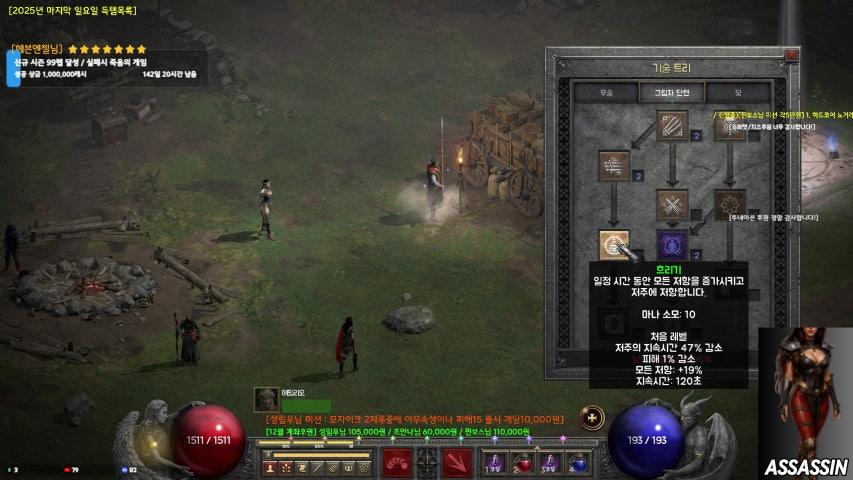Select the Claw Mastery skill at tree top
Image resolution: width=853 pixels, height=480 pixels.
(x=672, y=126)
